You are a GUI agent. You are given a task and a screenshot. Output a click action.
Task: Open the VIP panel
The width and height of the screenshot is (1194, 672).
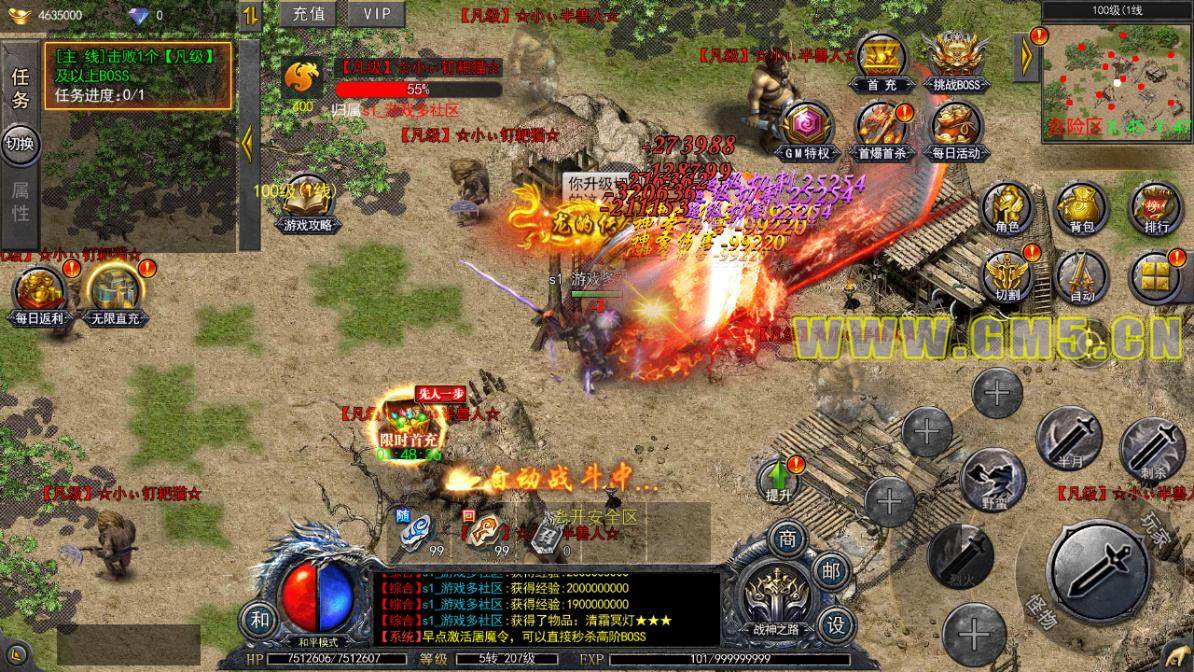tap(377, 14)
